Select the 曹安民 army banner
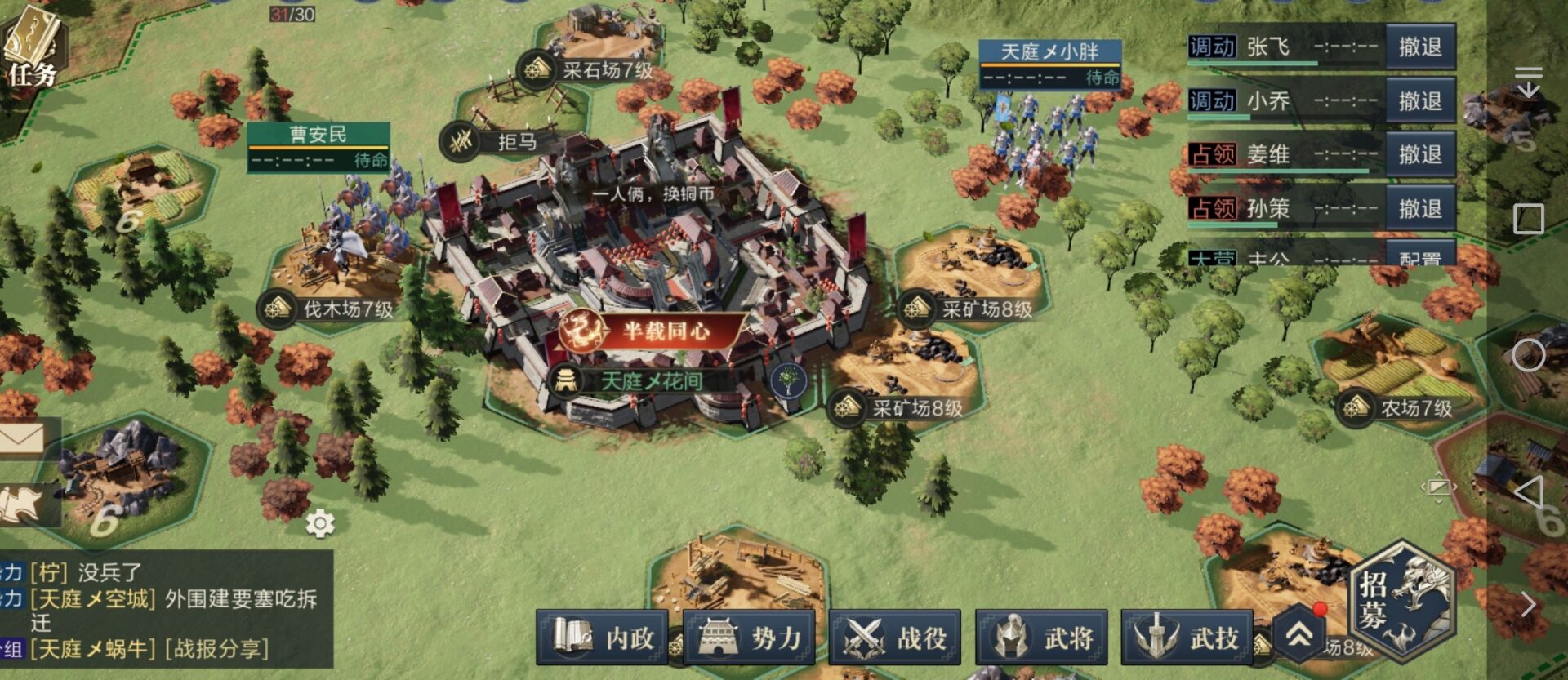The width and height of the screenshot is (1568, 680). coord(318,146)
